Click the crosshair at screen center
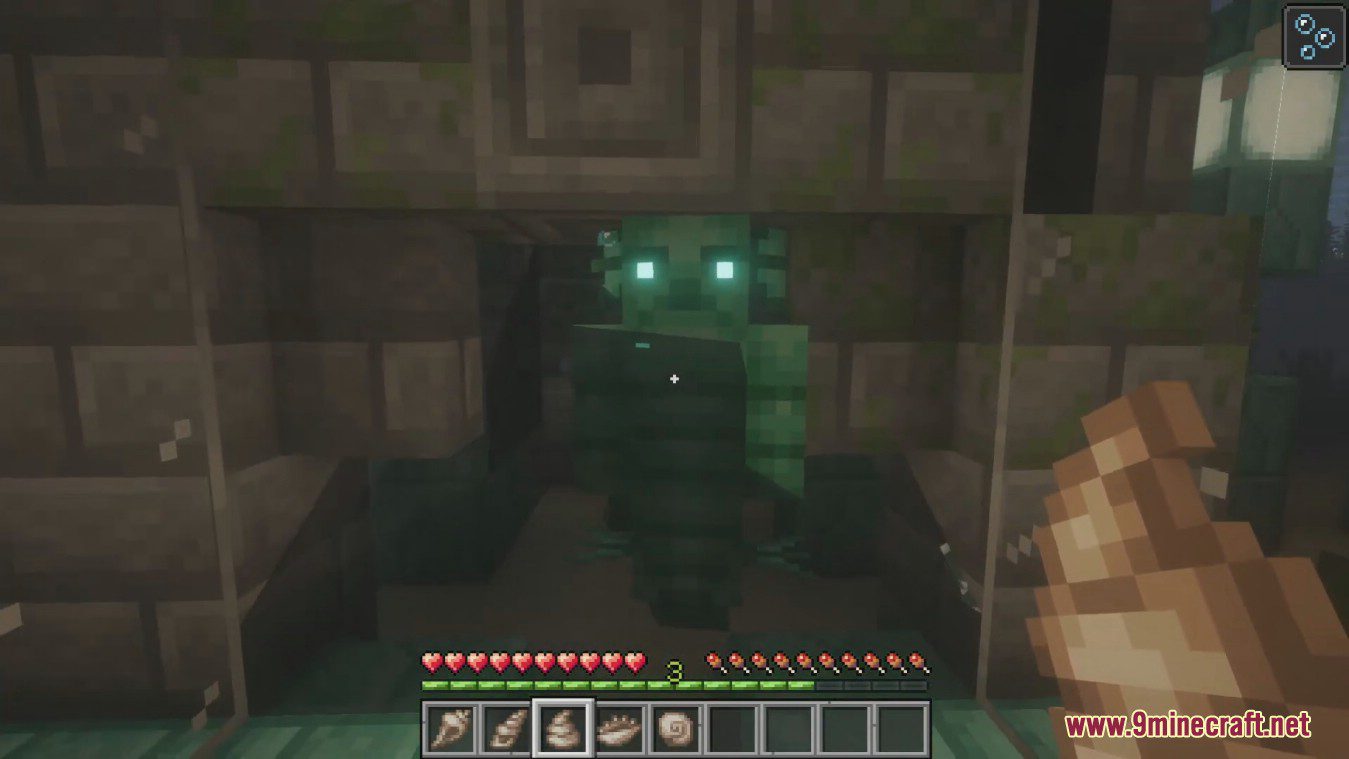1349x759 pixels. coord(674,379)
